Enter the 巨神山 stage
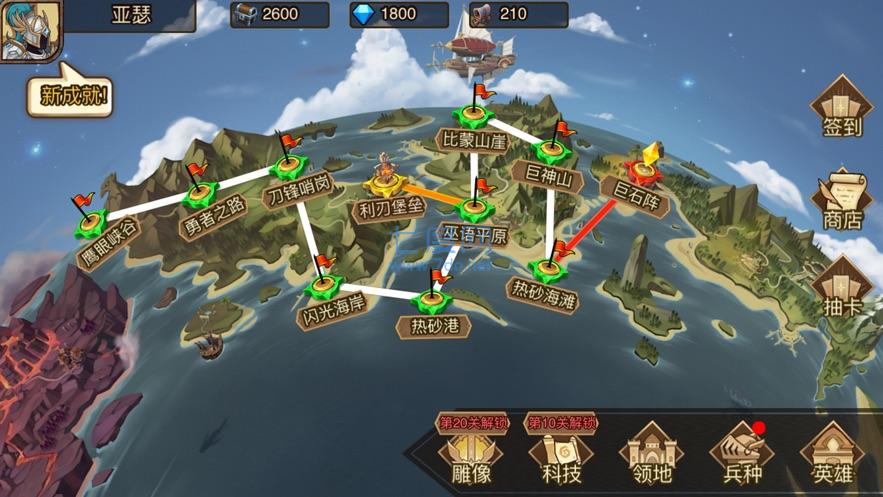Image resolution: width=883 pixels, height=497 pixels. 552,152
